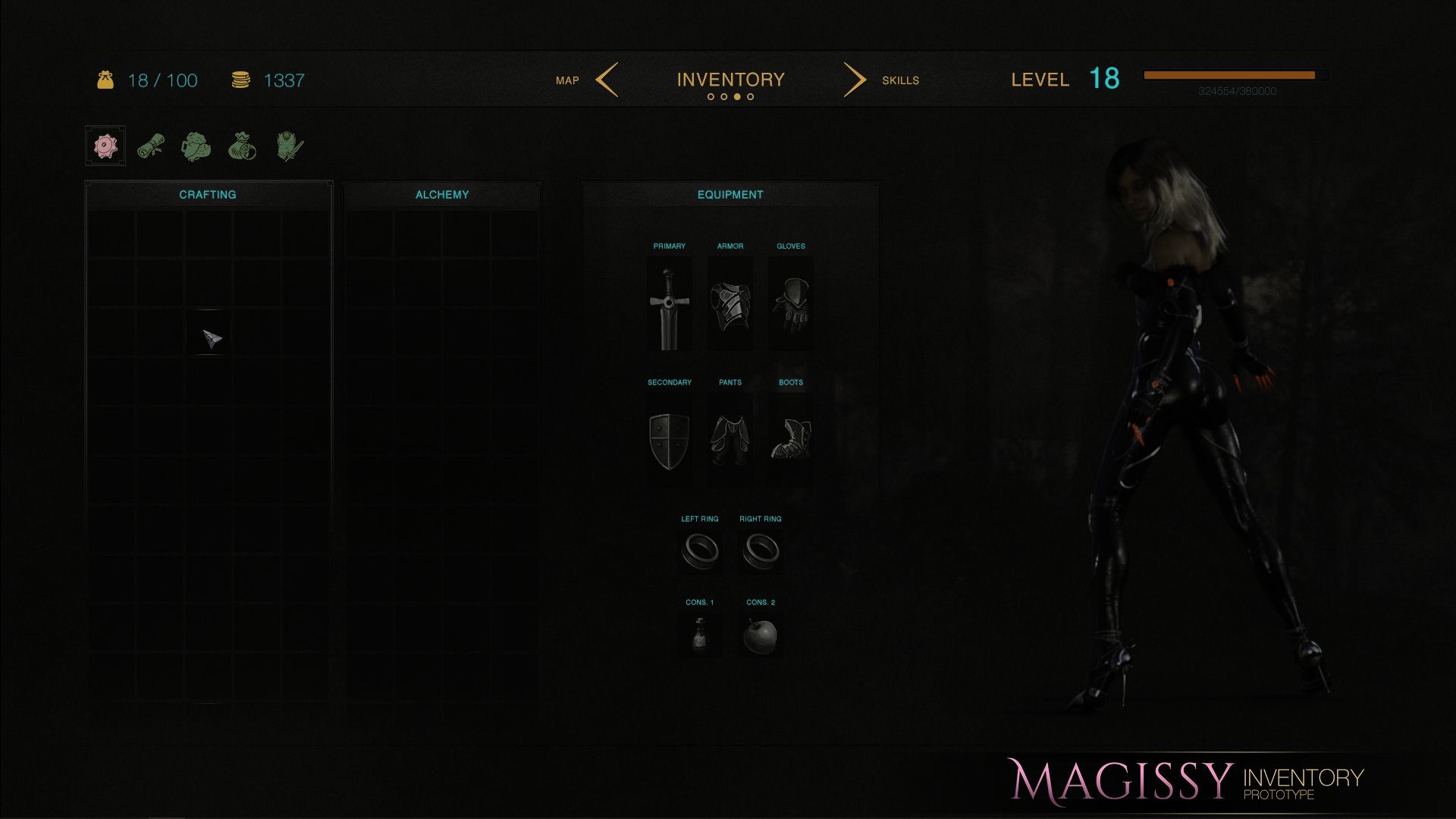Click the INVENTORY title
Screen dimensions: 1456x819
point(730,78)
